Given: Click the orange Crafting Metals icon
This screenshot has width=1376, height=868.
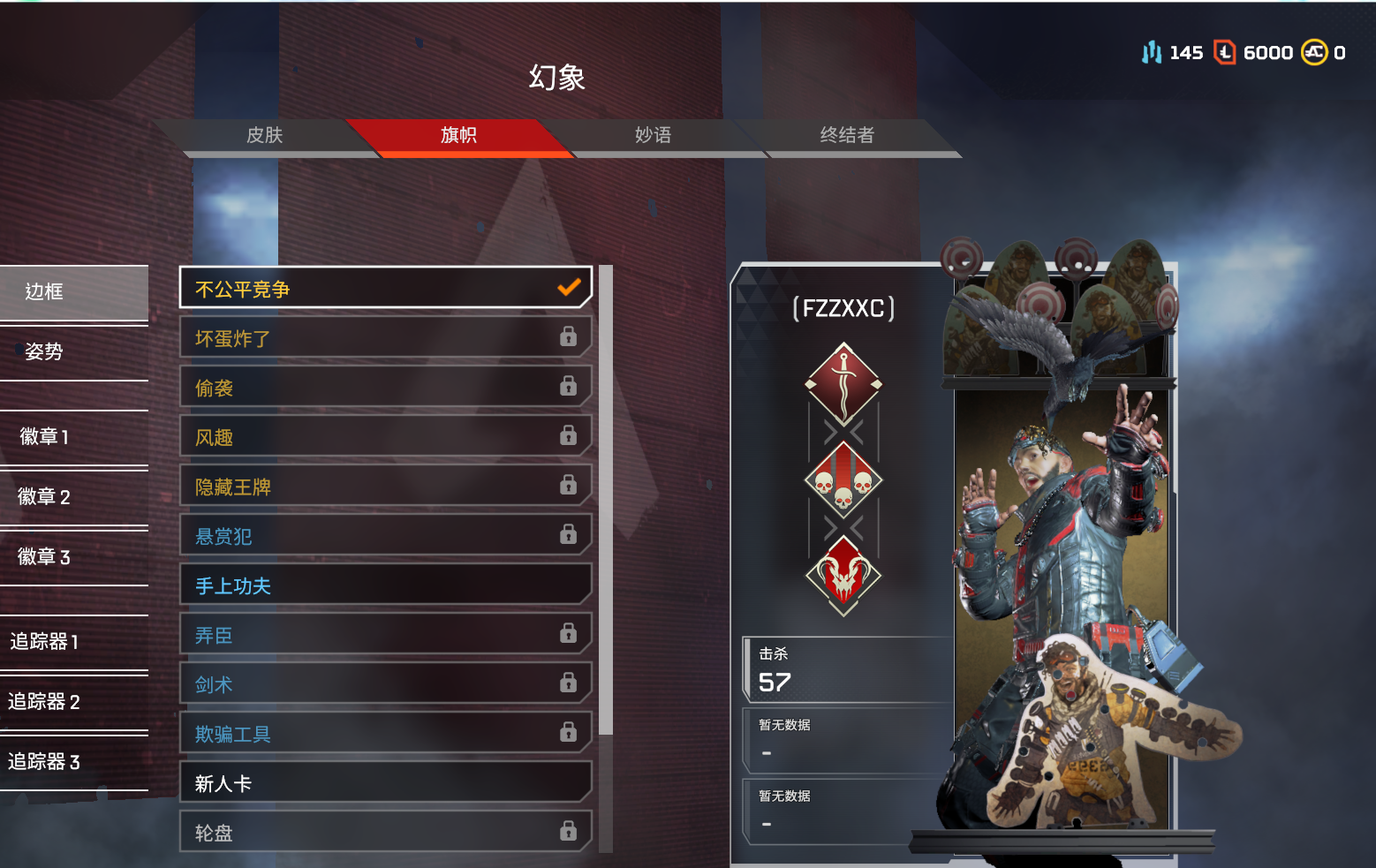Looking at the screenshot, I should tap(1226, 52).
